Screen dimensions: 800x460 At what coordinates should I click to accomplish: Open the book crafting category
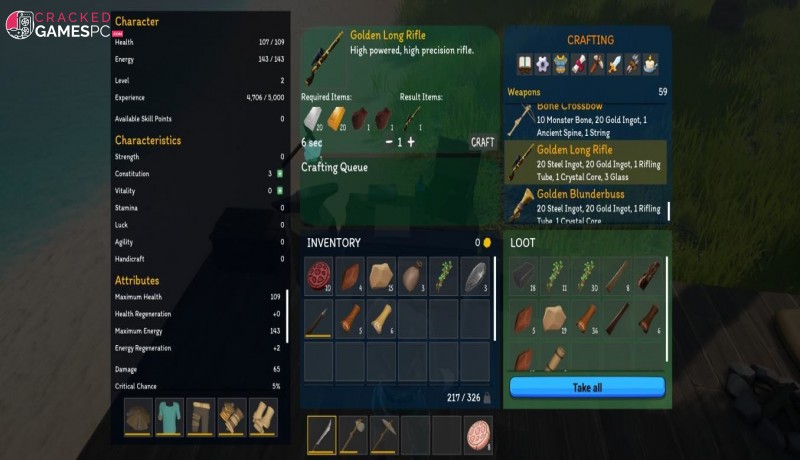(524, 64)
